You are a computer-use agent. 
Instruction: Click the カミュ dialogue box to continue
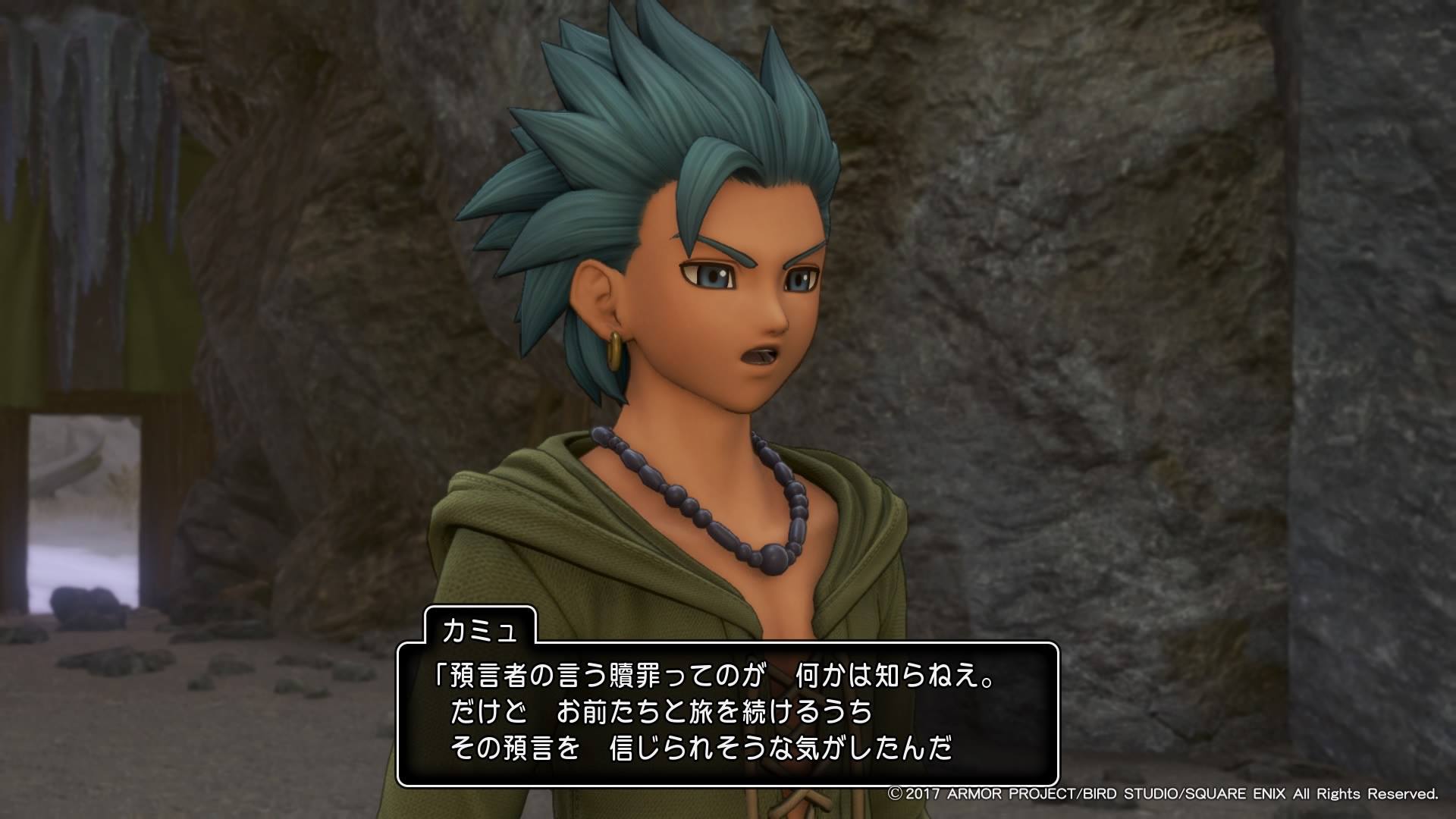(x=726, y=714)
